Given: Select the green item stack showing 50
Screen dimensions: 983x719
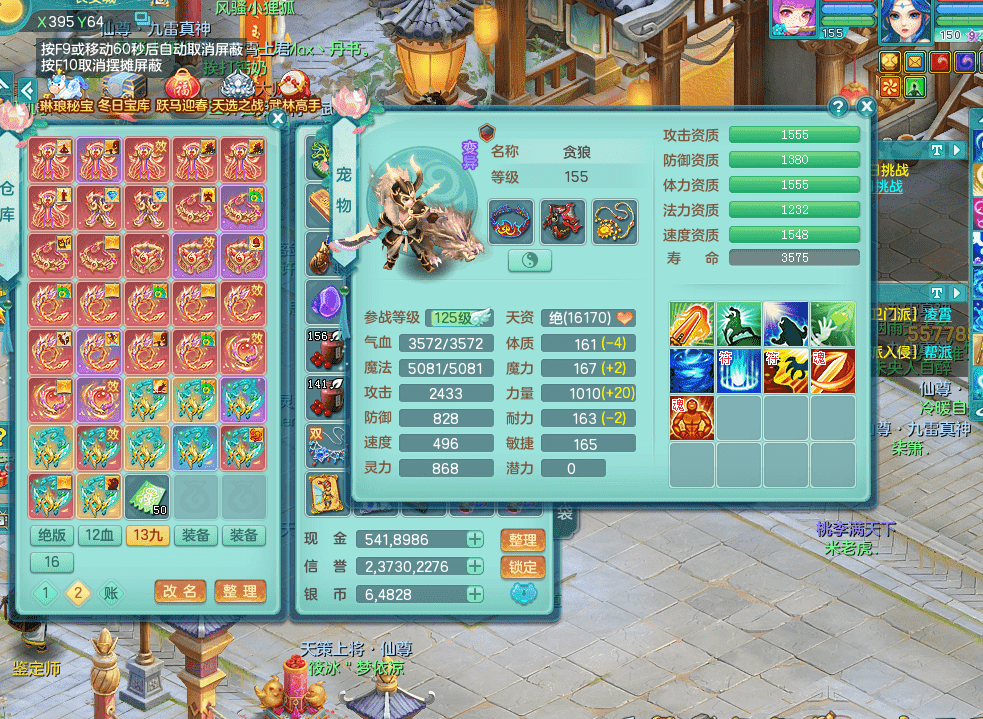Looking at the screenshot, I should click(147, 495).
